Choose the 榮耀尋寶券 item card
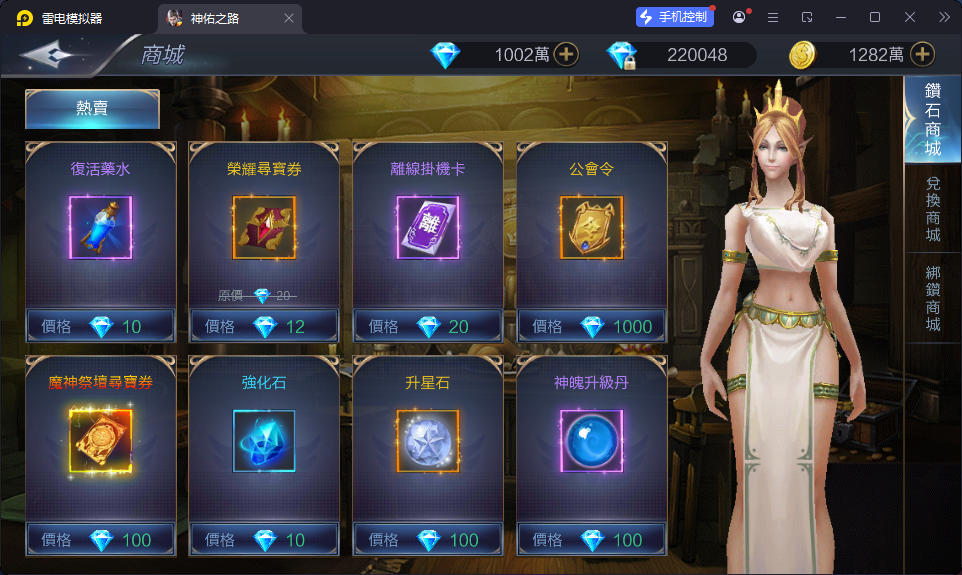962x575 pixels. (264, 228)
